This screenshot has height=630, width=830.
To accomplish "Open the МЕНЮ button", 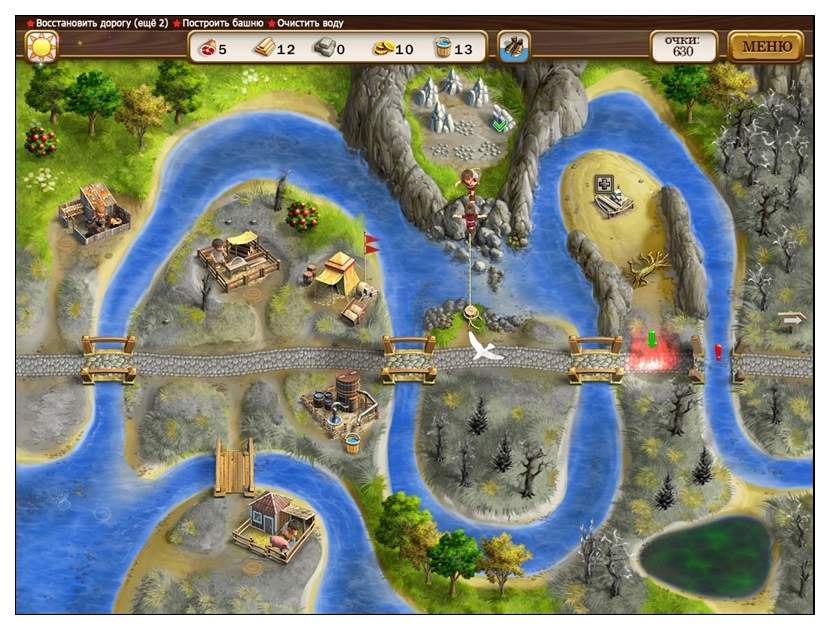I will tap(766, 46).
